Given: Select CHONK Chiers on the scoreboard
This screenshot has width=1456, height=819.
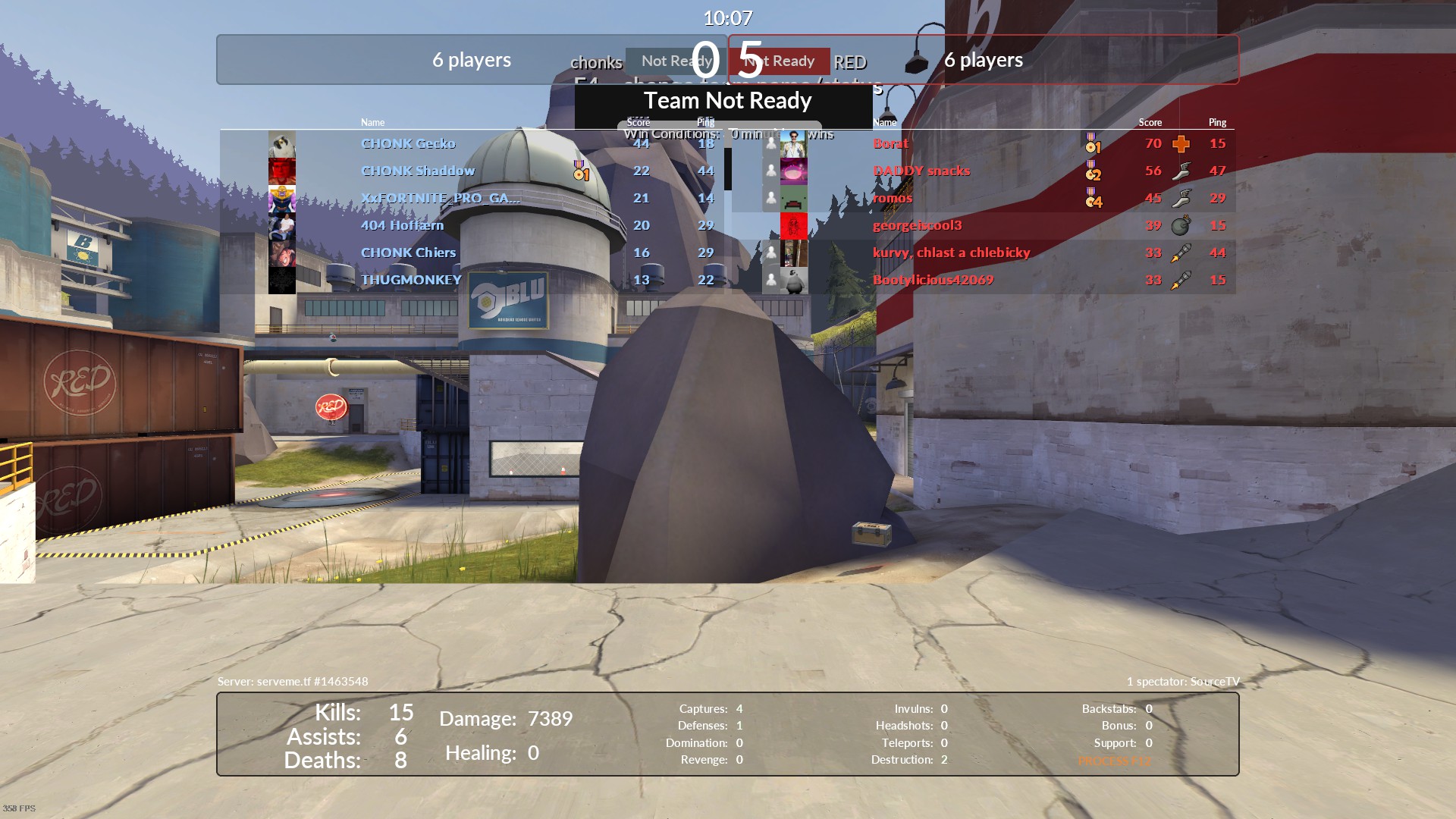Looking at the screenshot, I should click(x=408, y=253).
